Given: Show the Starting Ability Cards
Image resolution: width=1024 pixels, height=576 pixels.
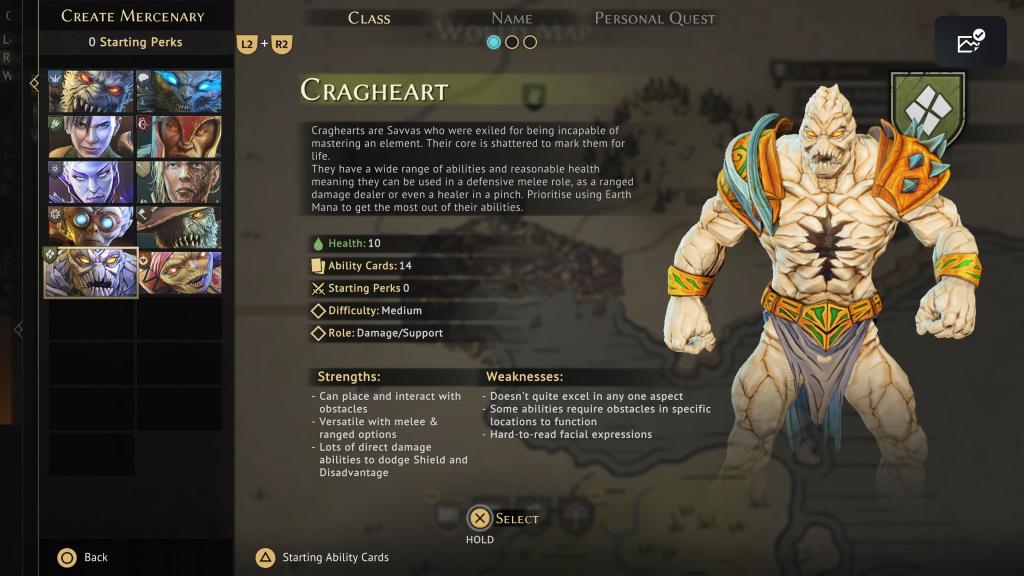Looking at the screenshot, I should pos(266,557).
